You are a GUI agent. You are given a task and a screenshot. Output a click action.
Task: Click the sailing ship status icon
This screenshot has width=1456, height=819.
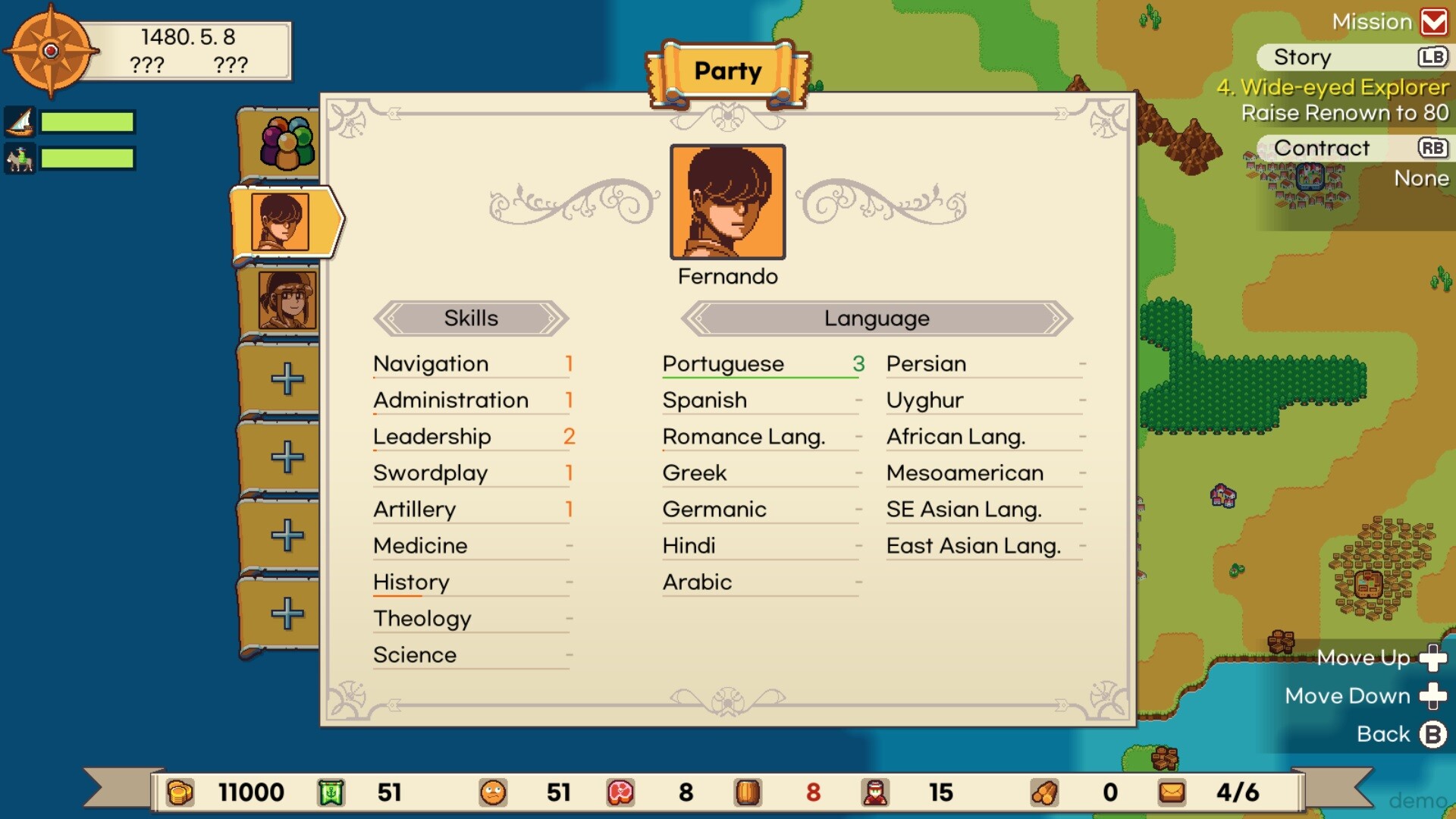point(20,121)
